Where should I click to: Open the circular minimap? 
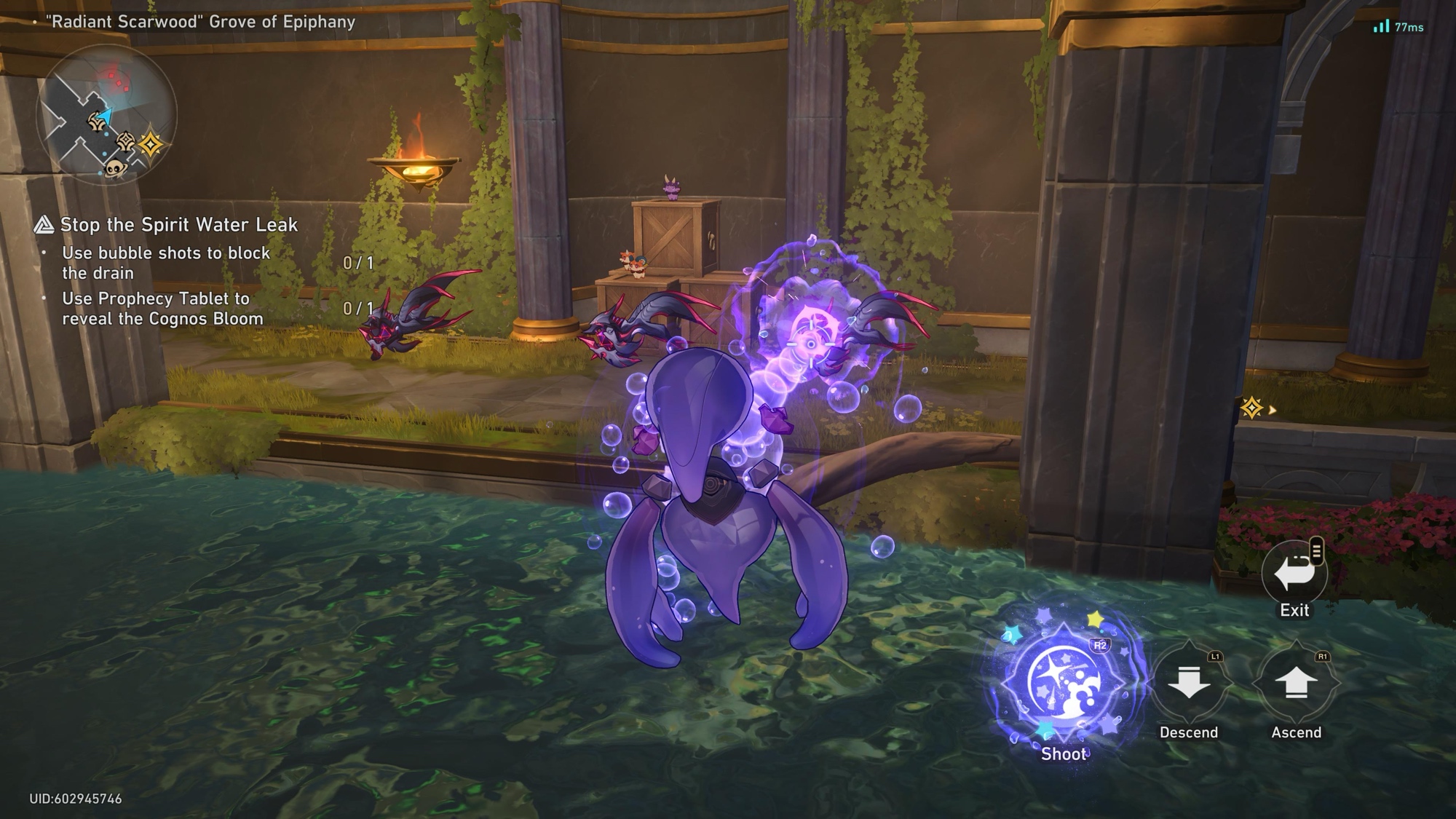(x=107, y=115)
